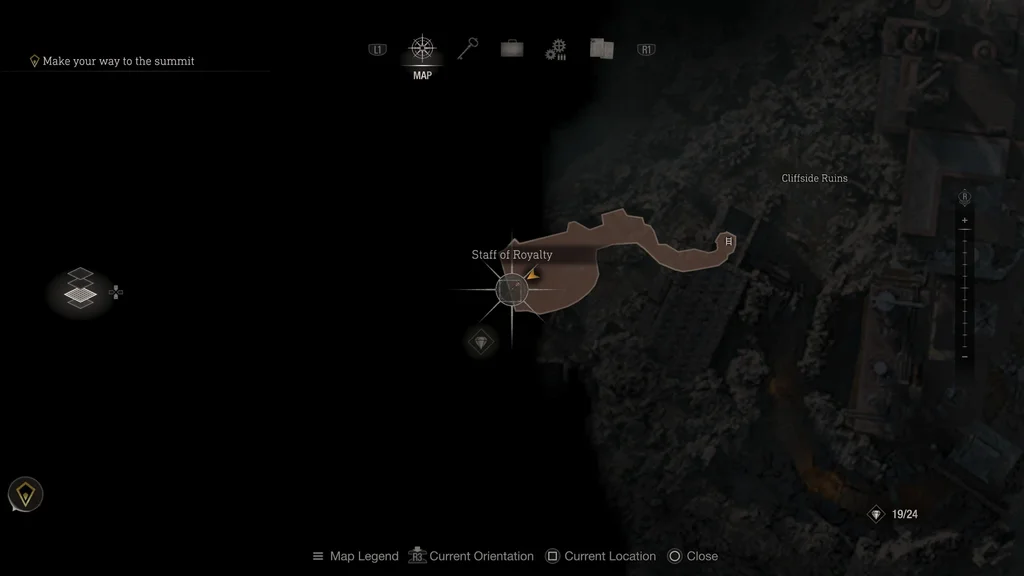The image size is (1024, 576).
Task: Open the attaché case tab
Action: (x=512, y=49)
